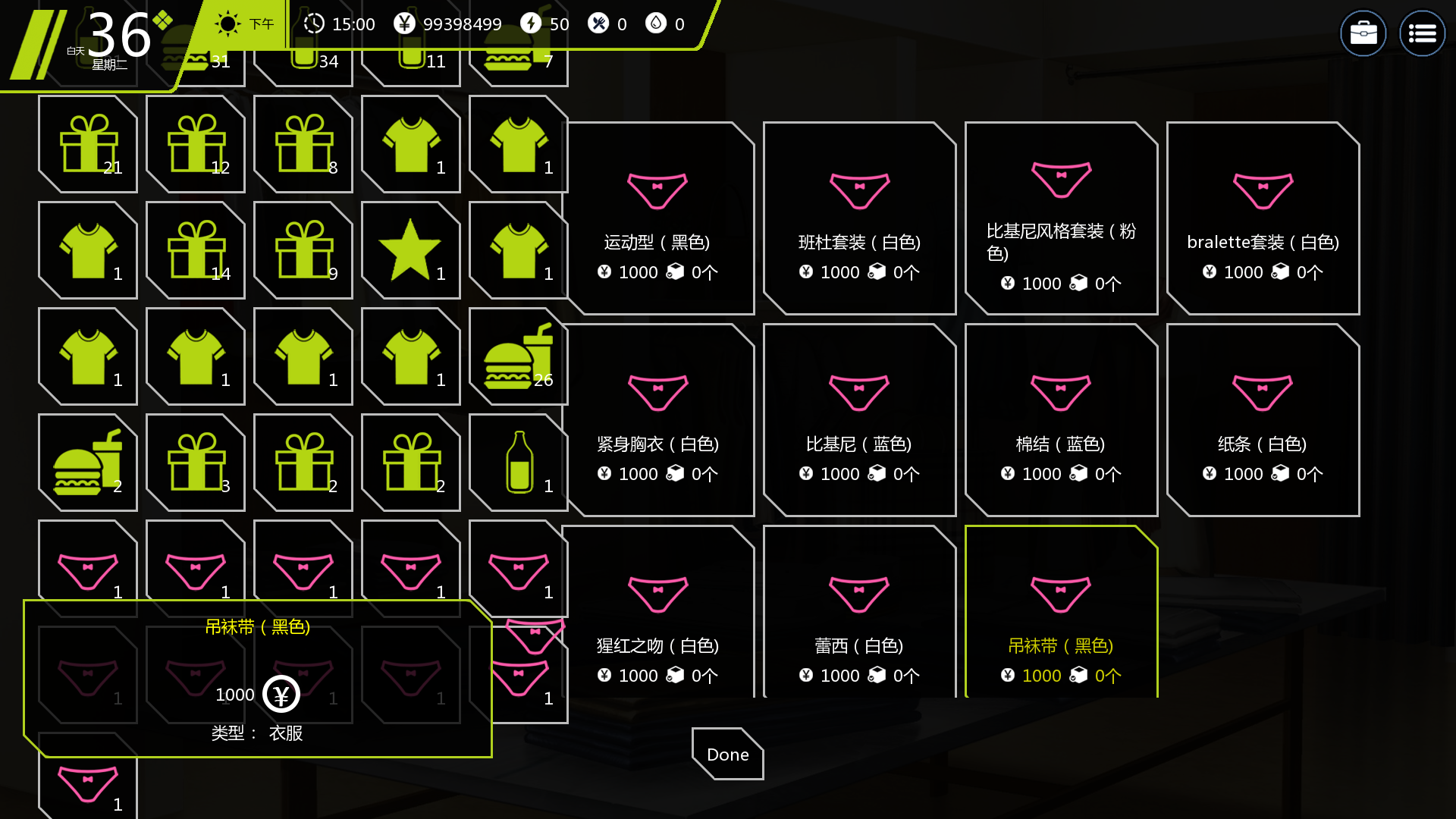Viewport: 1456px width, 819px height.
Task: Select the gift box slot with 21
Action: [x=88, y=144]
